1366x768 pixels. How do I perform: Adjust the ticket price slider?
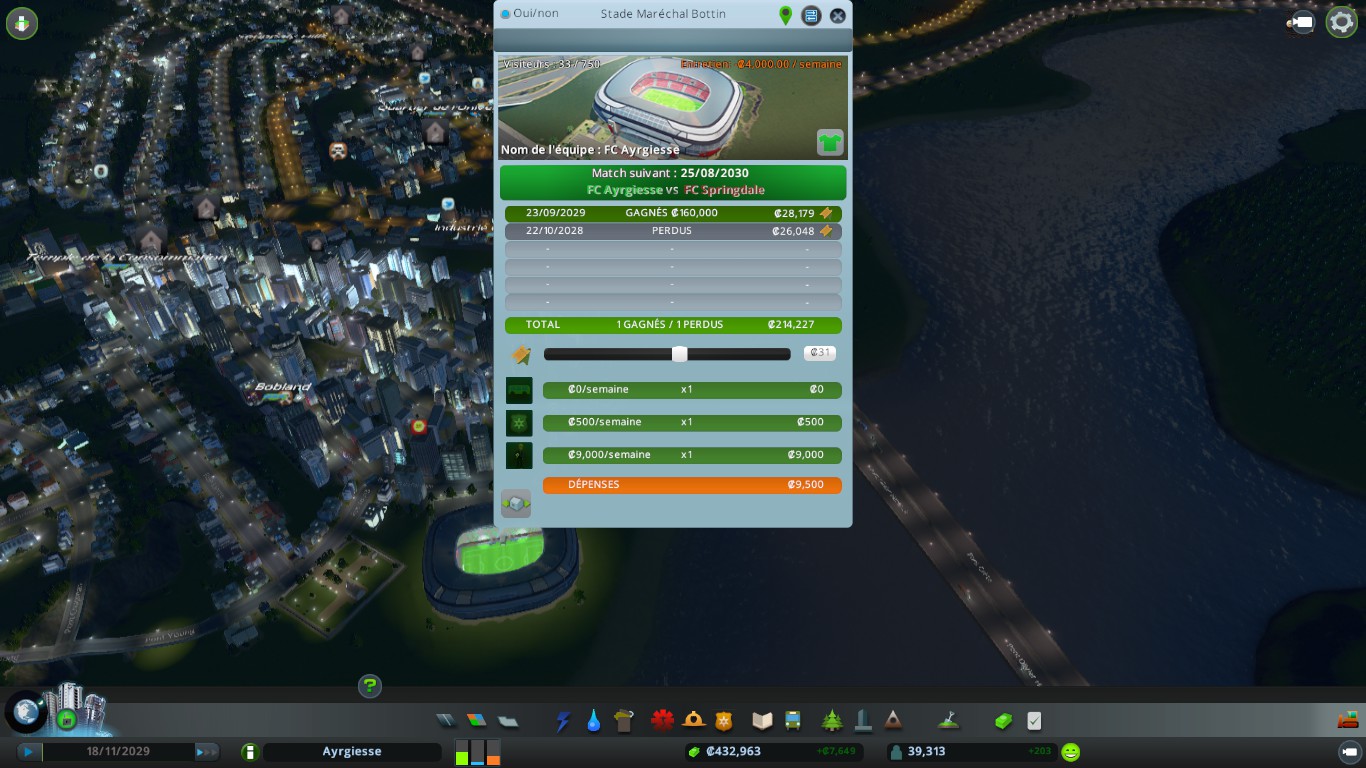679,354
